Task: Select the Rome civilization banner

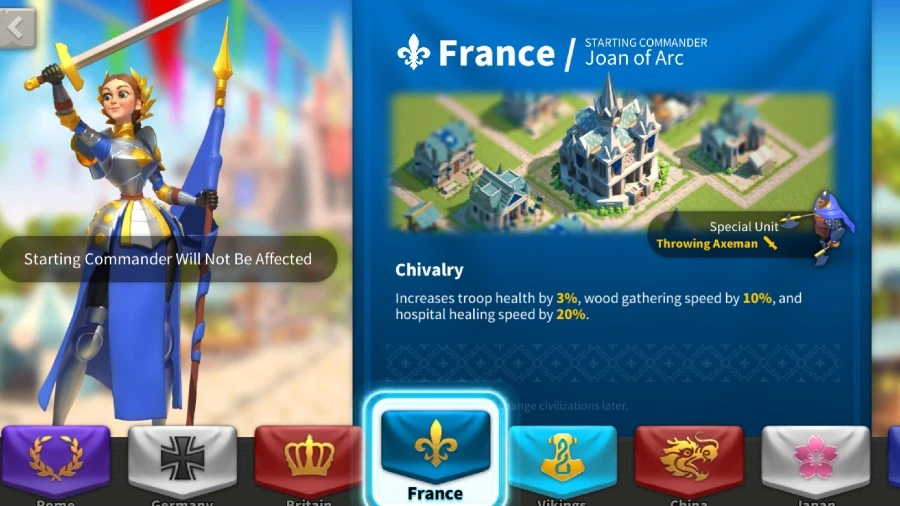Action: point(56,460)
